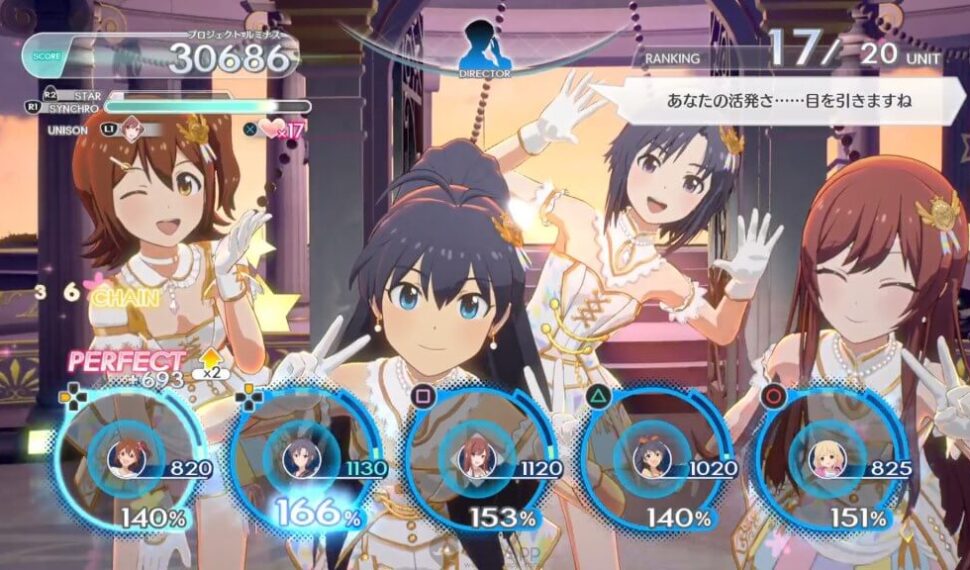The image size is (970, 570).
Task: Hit the idol circle showing 1020
Action: tap(652, 459)
